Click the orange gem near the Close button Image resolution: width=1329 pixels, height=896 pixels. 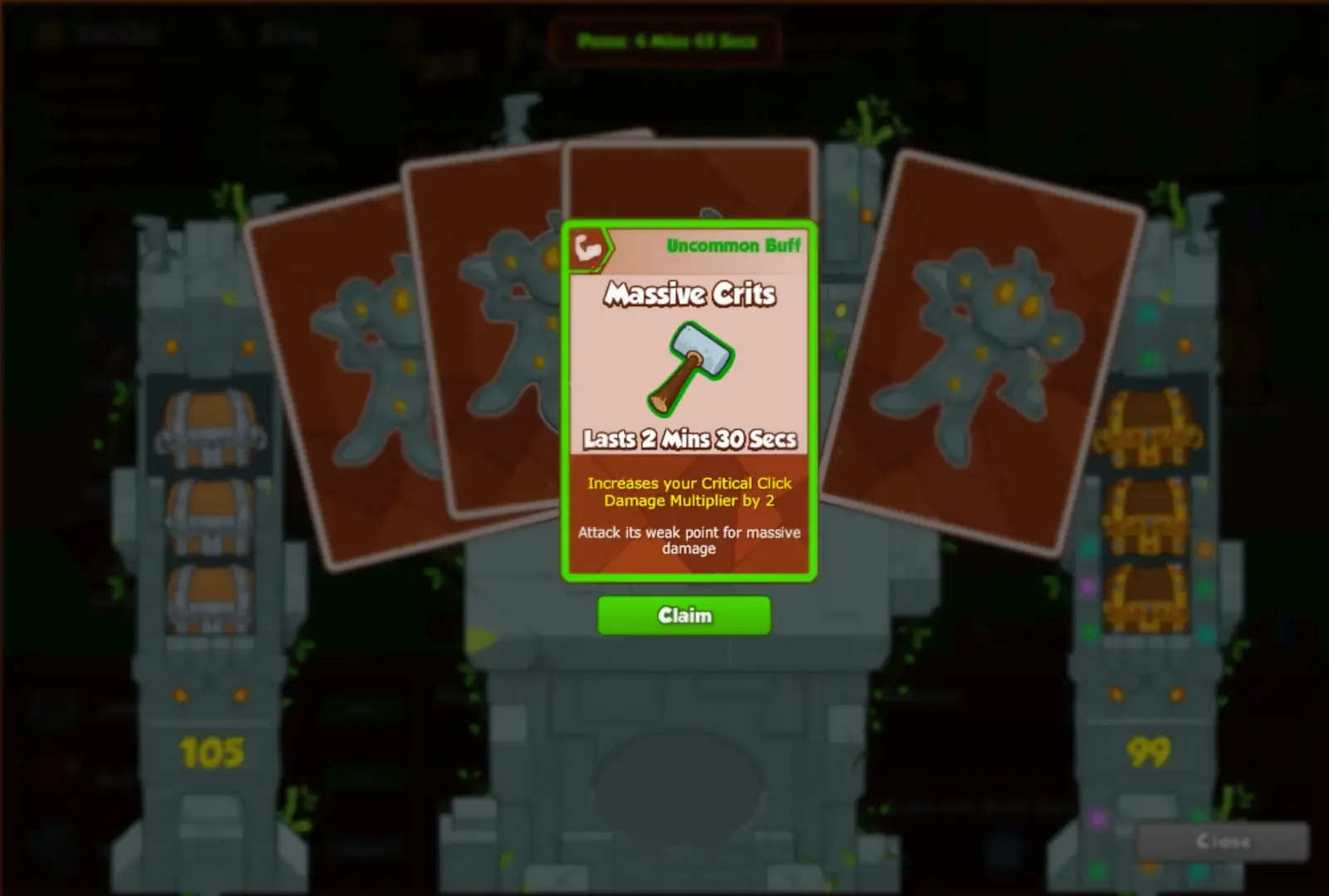(1148, 868)
